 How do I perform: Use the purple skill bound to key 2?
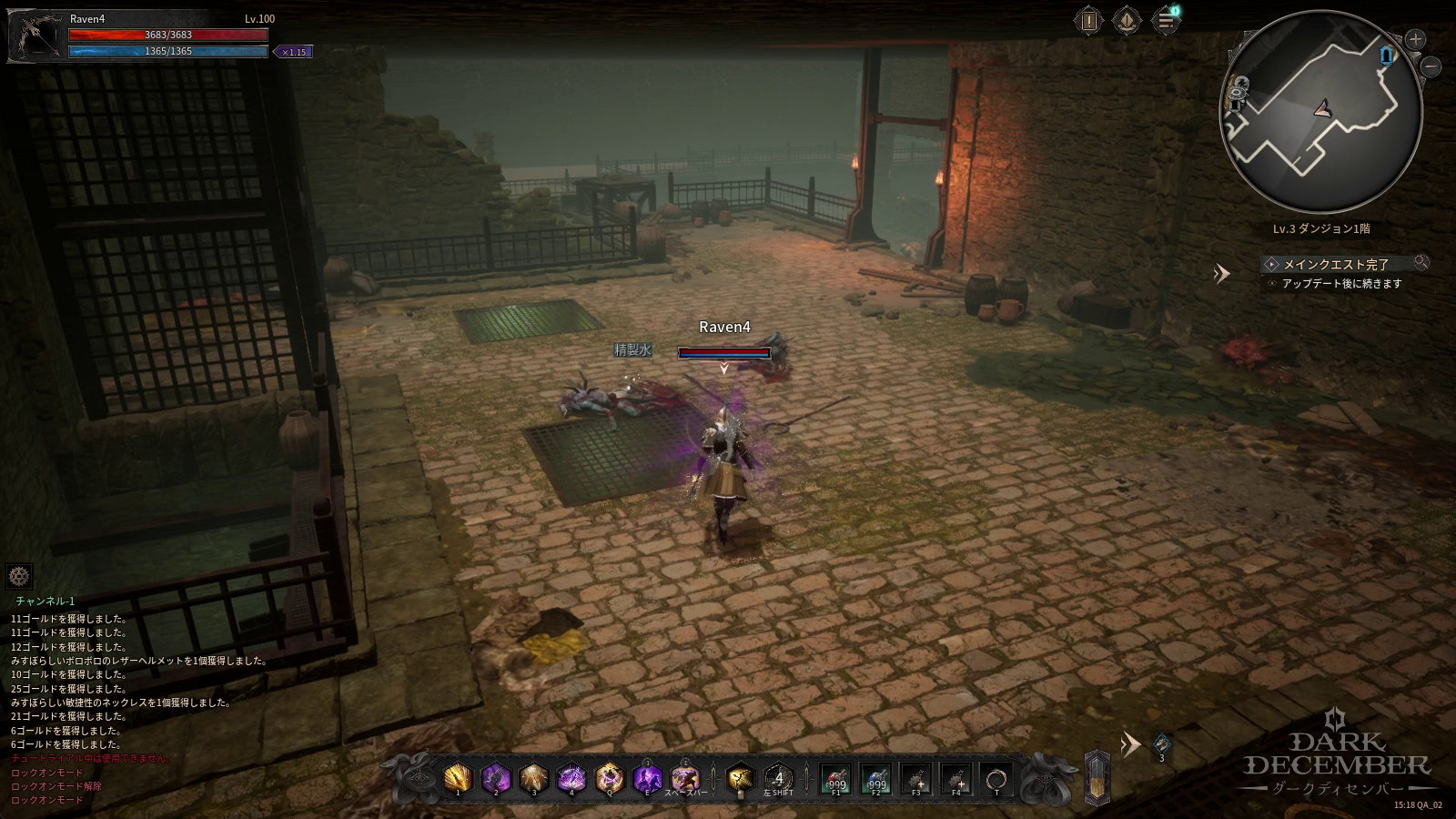tap(496, 778)
